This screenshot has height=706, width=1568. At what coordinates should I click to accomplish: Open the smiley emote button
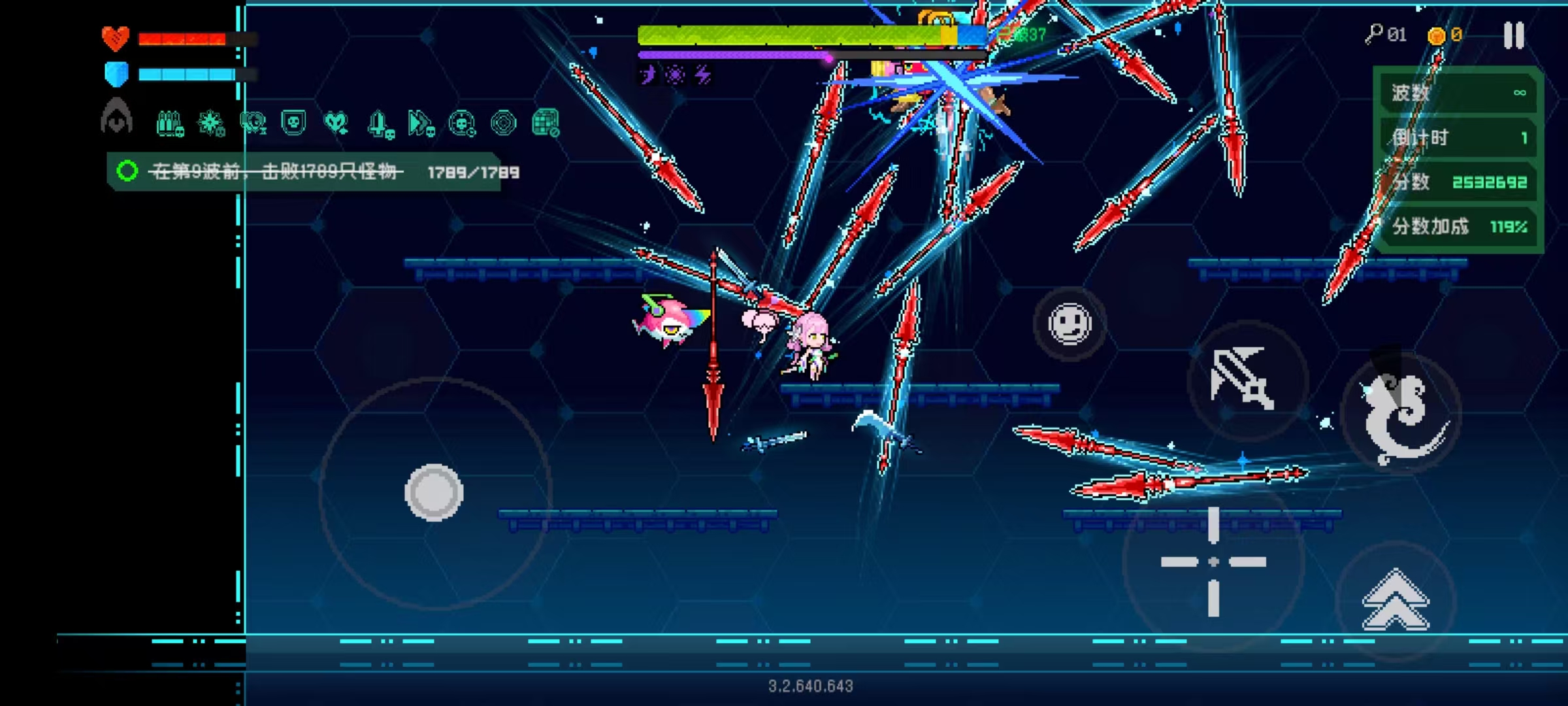click(1070, 324)
